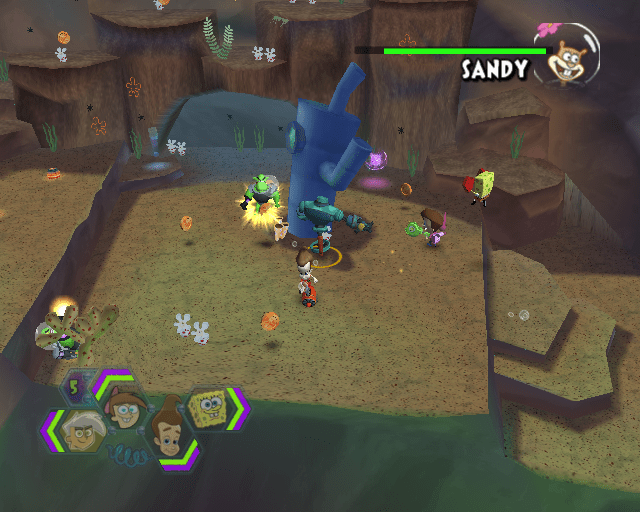Select the Danny Phantom character portrait

[79, 431]
